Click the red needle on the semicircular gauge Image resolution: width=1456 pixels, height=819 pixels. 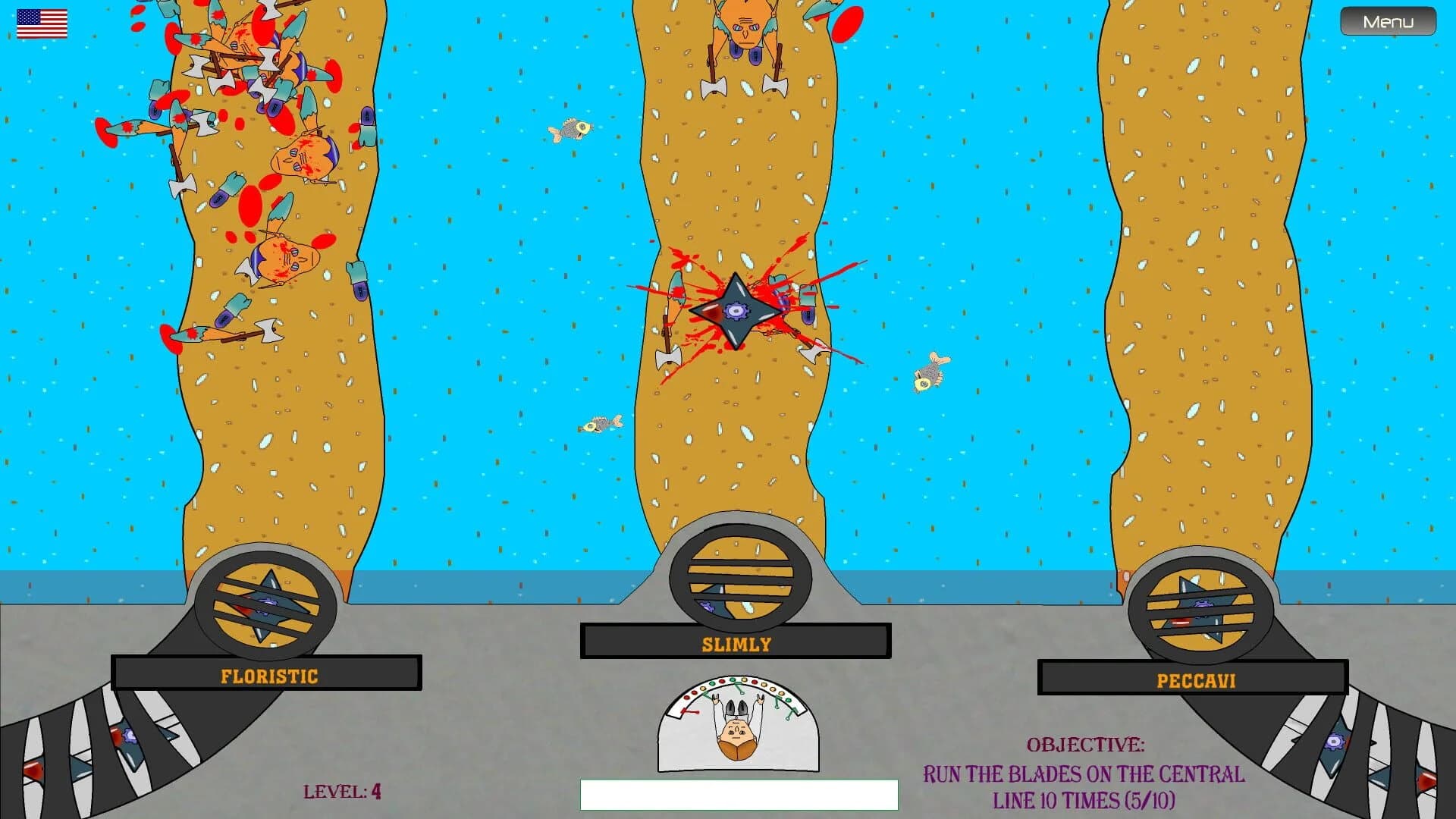click(689, 712)
